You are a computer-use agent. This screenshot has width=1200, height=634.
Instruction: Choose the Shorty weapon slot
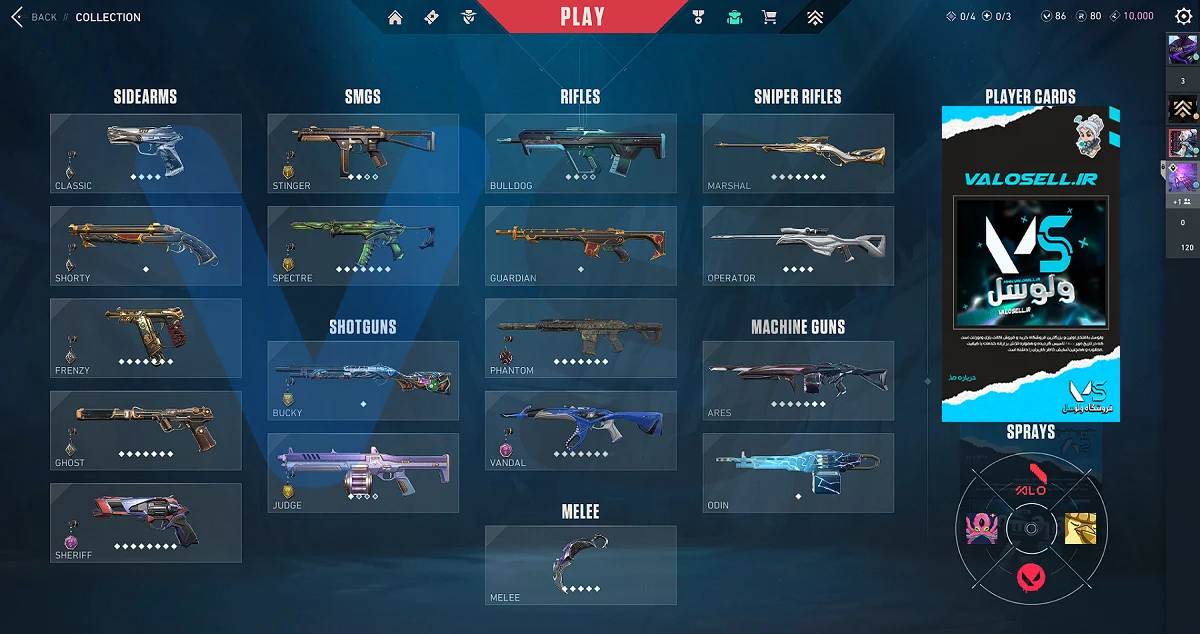(146, 245)
